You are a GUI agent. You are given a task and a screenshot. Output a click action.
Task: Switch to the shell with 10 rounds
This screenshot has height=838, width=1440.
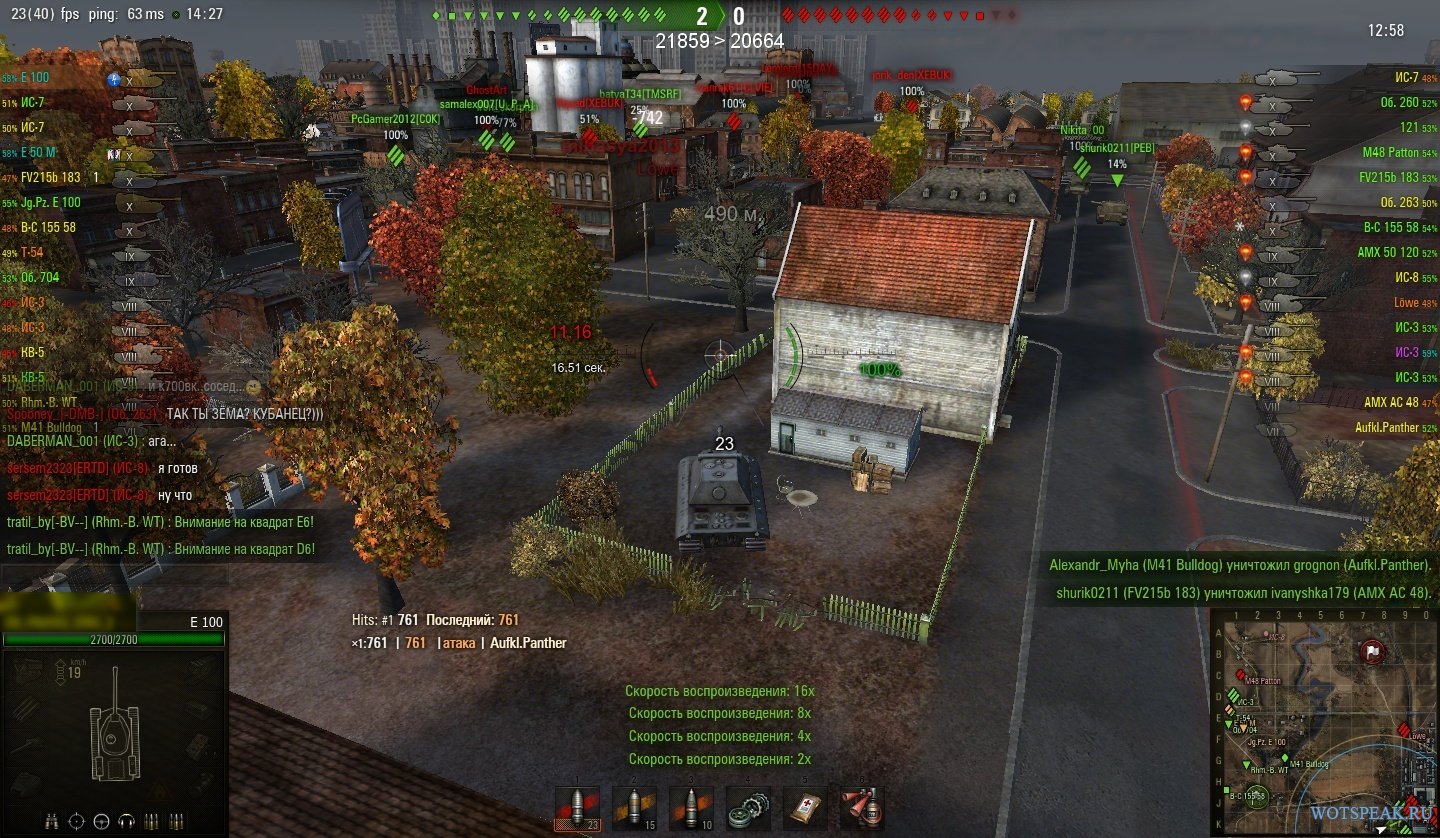[690, 808]
